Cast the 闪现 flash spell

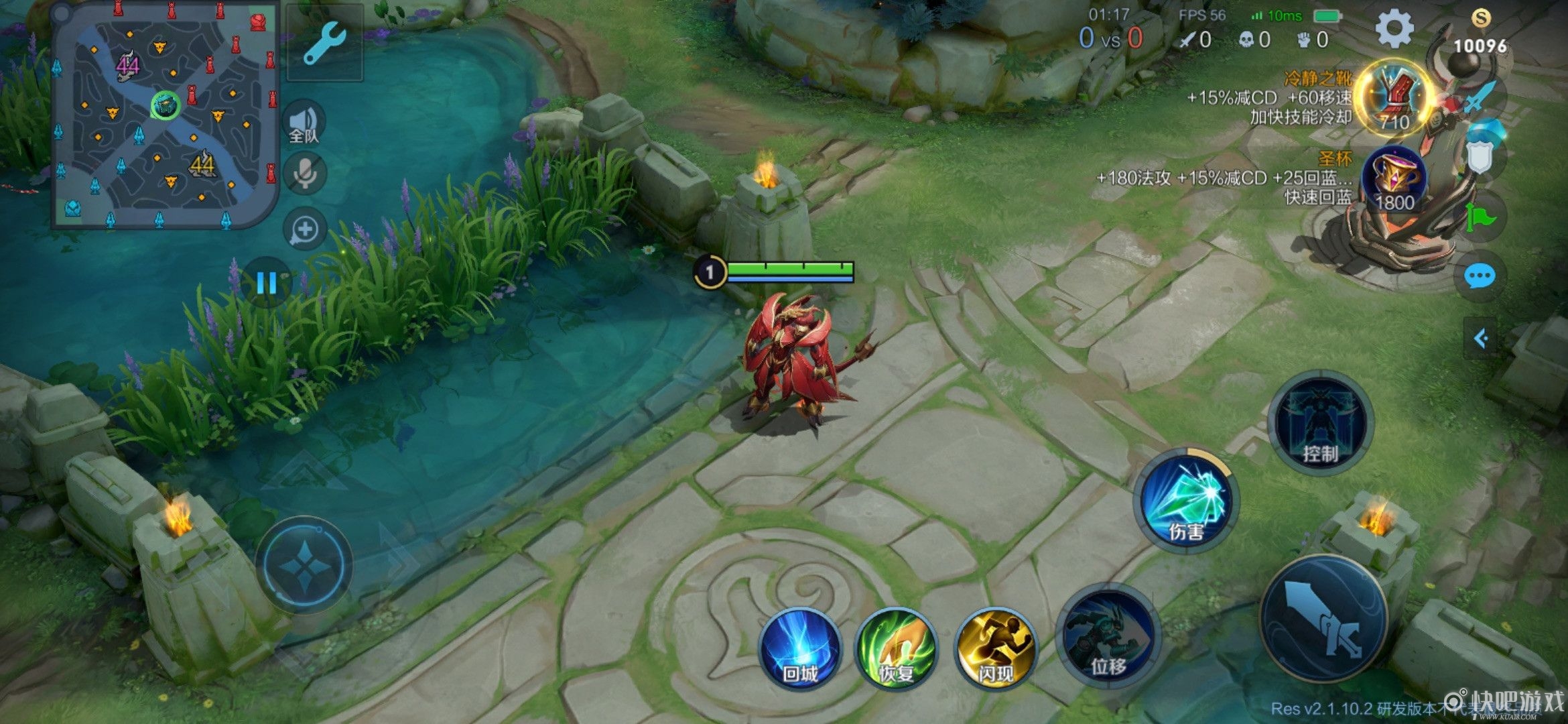pyautogui.click(x=995, y=648)
